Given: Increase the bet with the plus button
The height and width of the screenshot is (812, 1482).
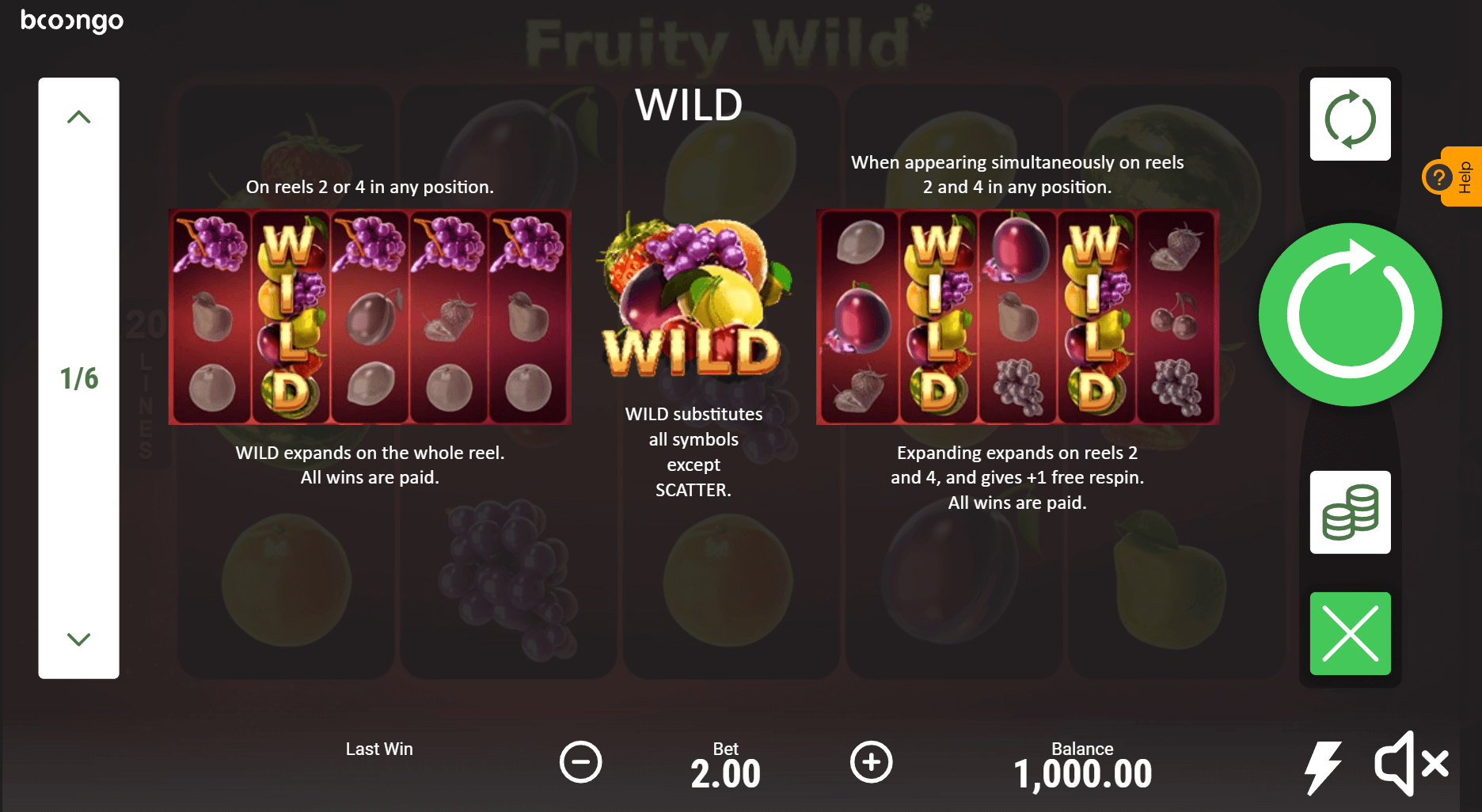Looking at the screenshot, I should click(x=871, y=762).
